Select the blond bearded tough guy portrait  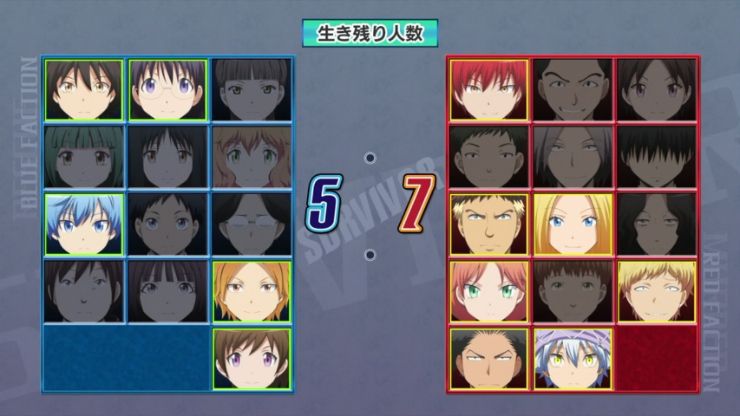click(x=489, y=224)
